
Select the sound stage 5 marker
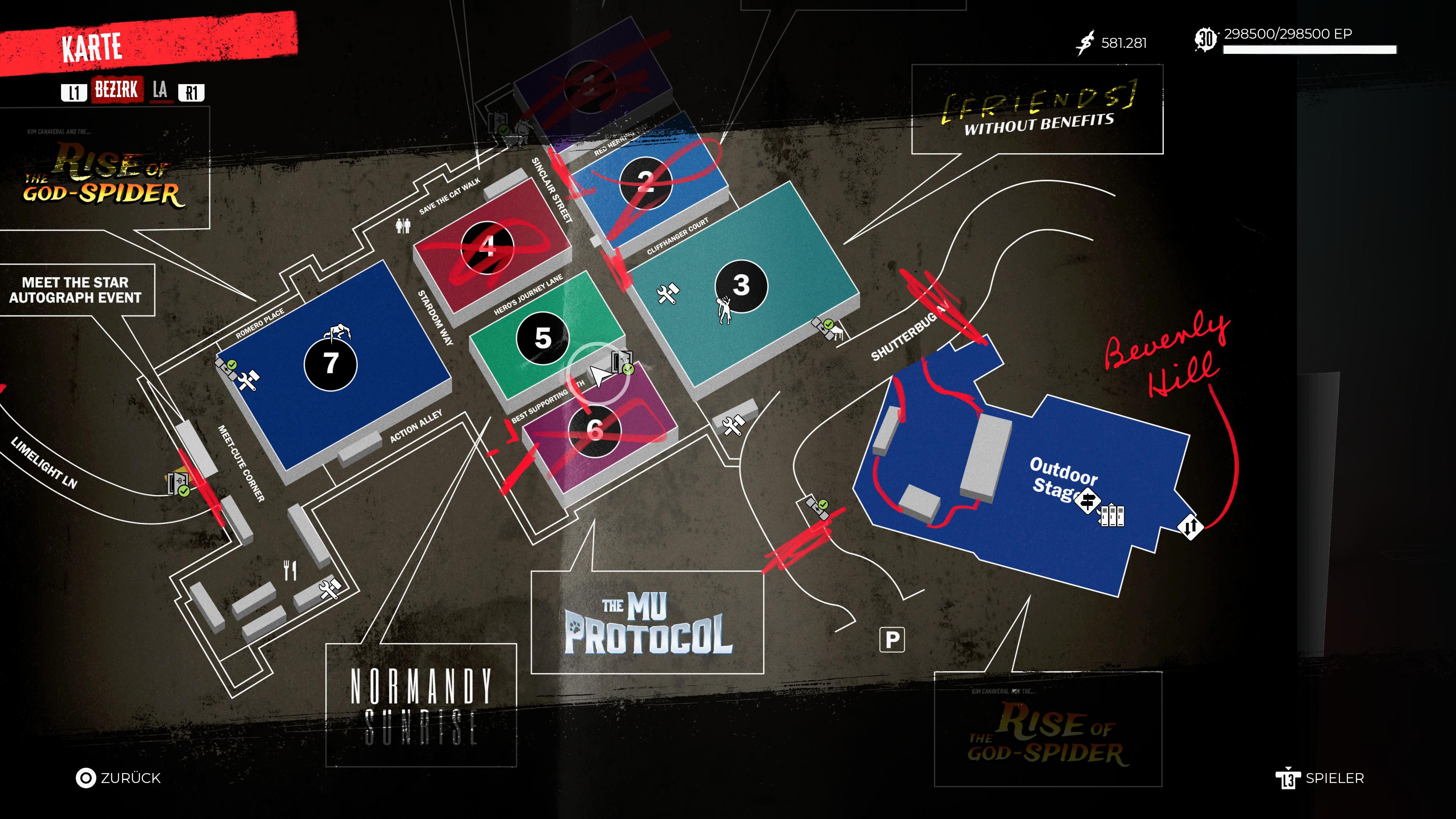[x=543, y=338]
